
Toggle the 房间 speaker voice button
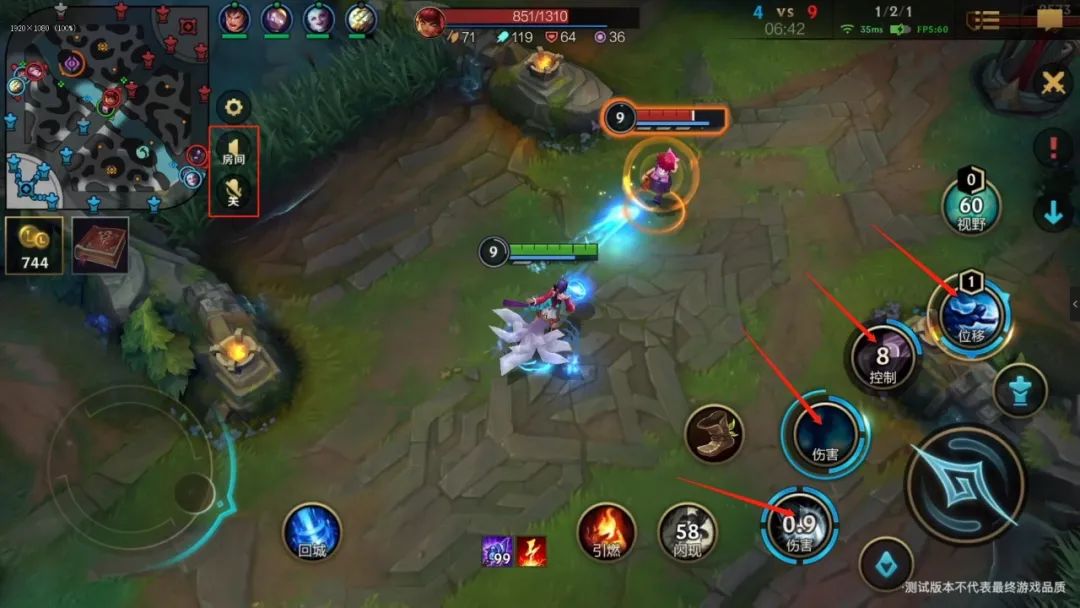(234, 151)
